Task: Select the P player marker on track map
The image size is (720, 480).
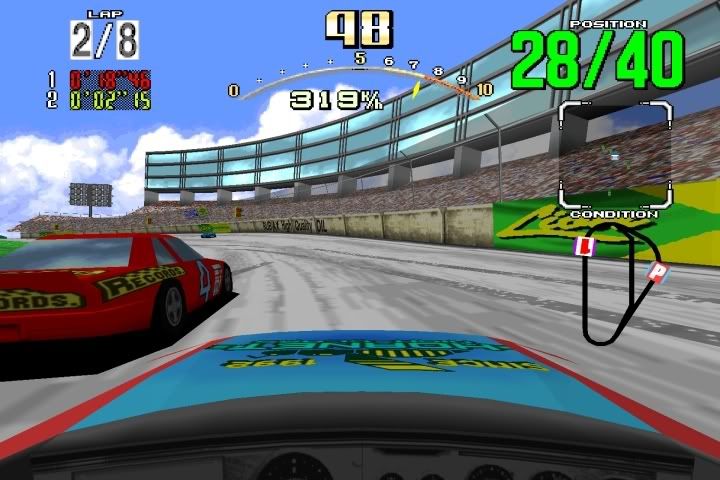Action: 657,272
